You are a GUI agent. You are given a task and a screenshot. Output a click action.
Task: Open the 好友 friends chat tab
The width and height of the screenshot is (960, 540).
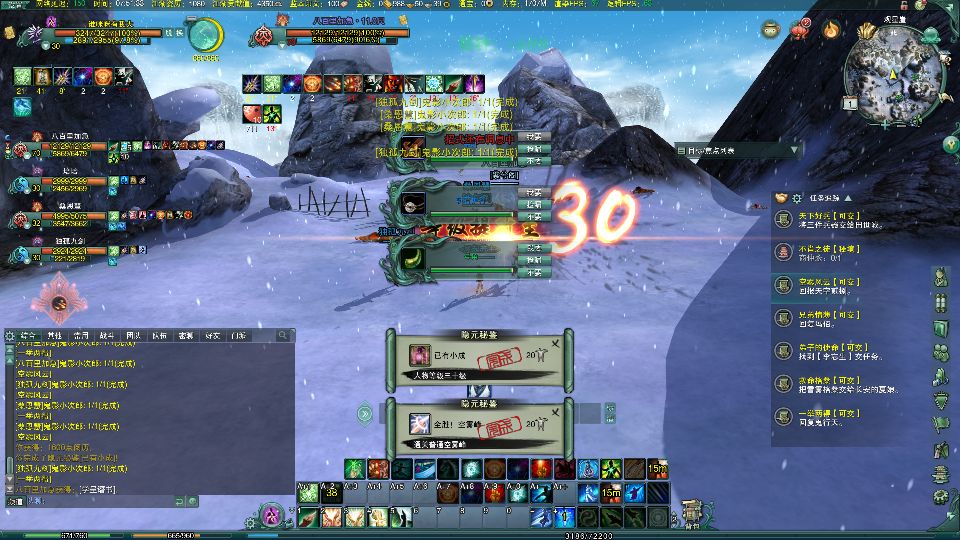(x=212, y=335)
